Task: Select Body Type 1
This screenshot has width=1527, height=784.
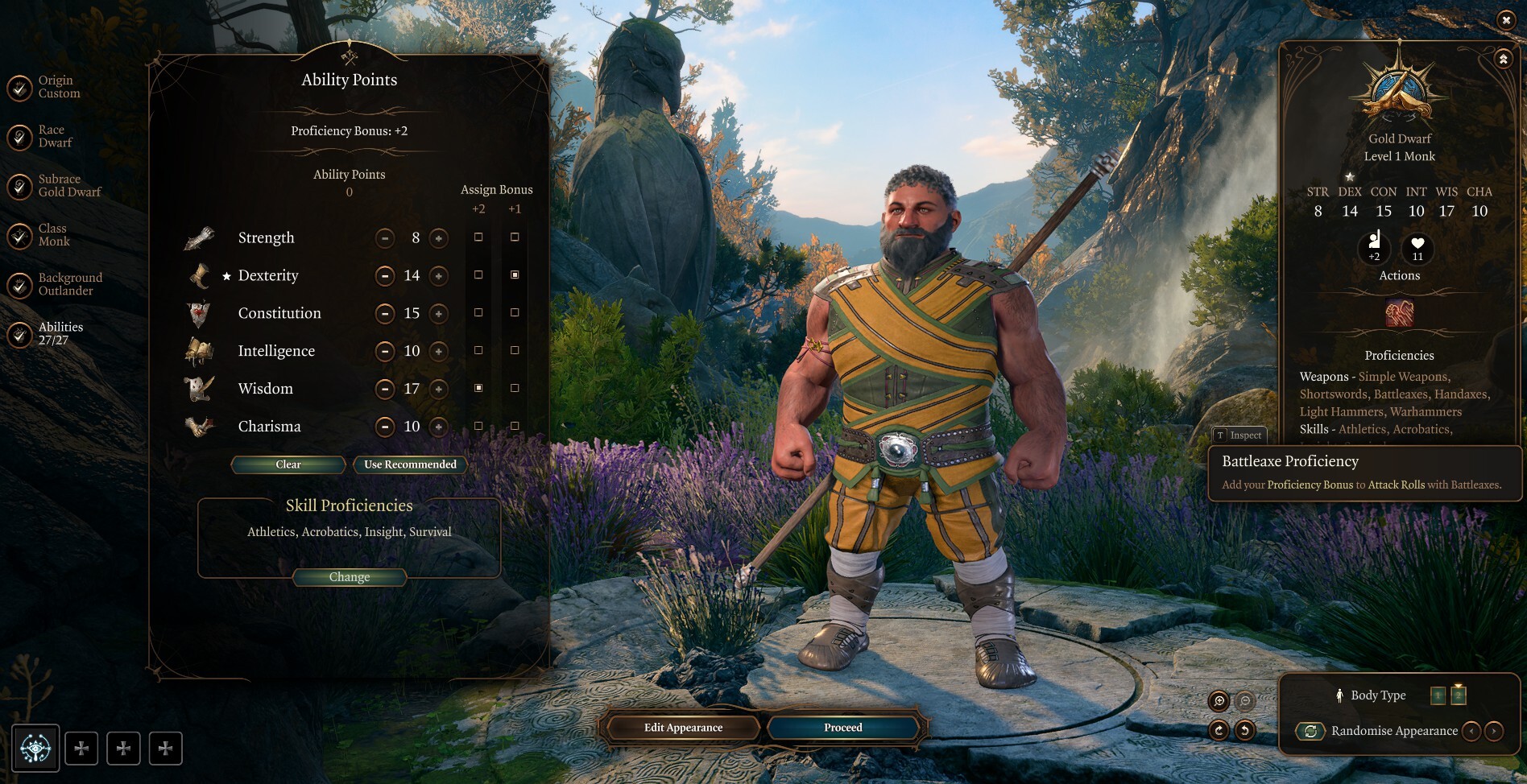Action: [1437, 695]
